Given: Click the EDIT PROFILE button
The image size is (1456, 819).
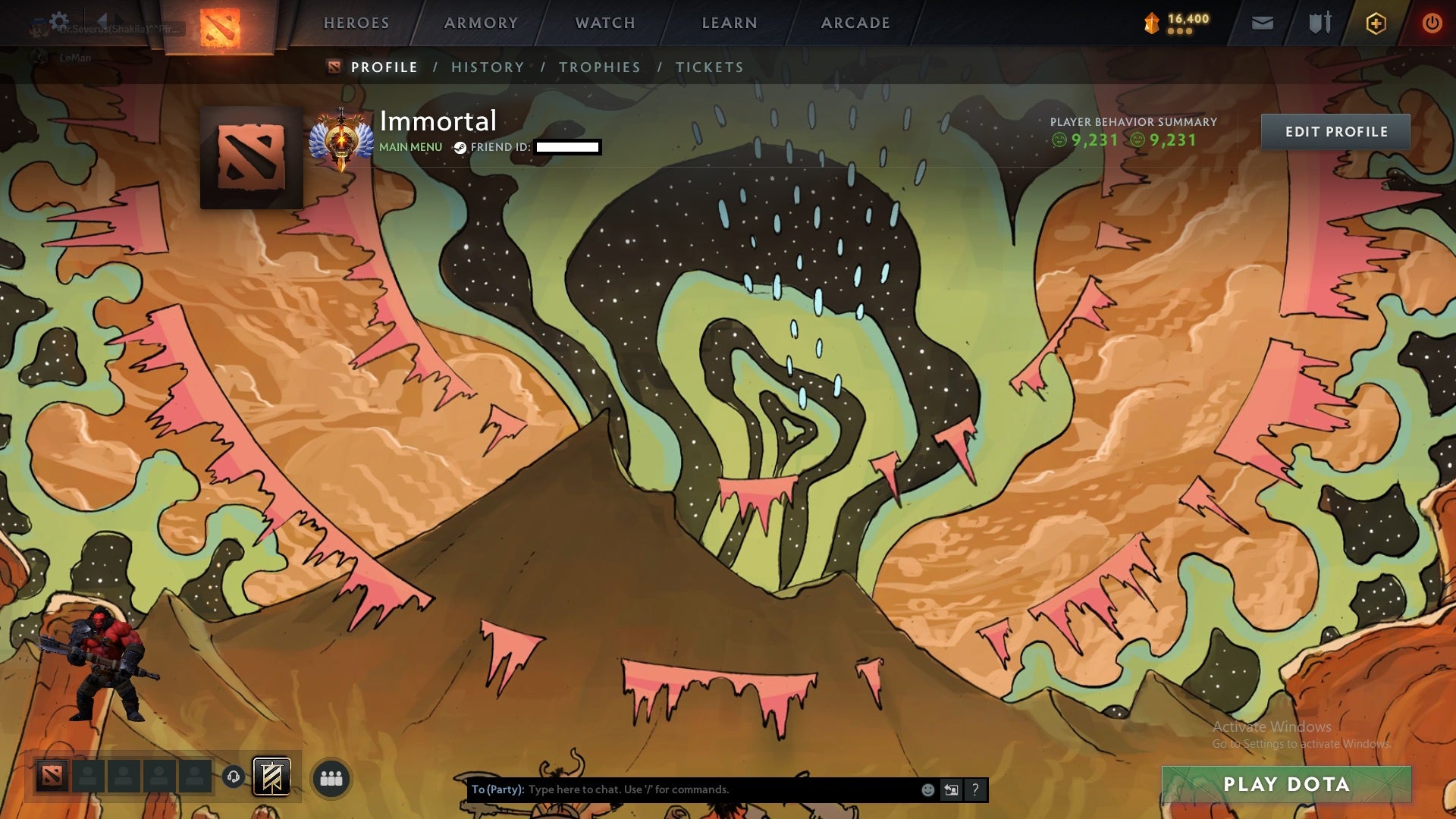Looking at the screenshot, I should pyautogui.click(x=1335, y=131).
